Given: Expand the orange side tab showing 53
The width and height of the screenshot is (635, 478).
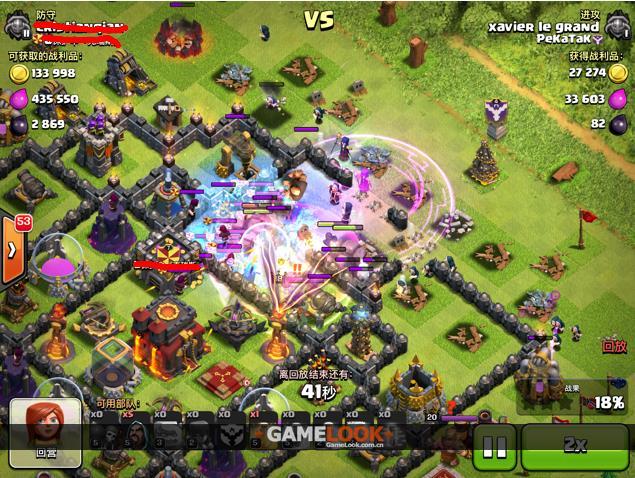Looking at the screenshot, I should 11,246.
